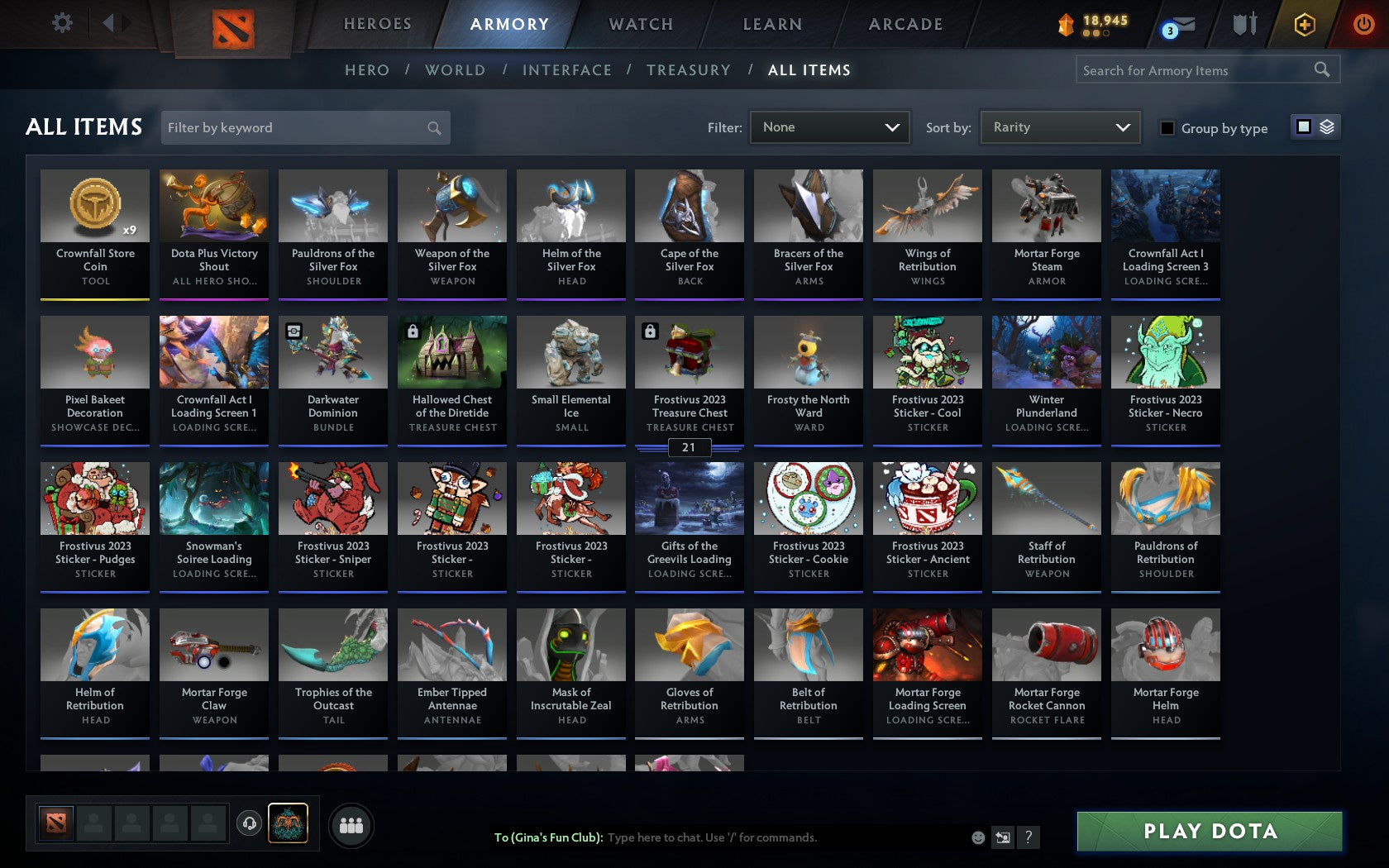
Task: Click the power button to exit the game
Action: 1363,24
